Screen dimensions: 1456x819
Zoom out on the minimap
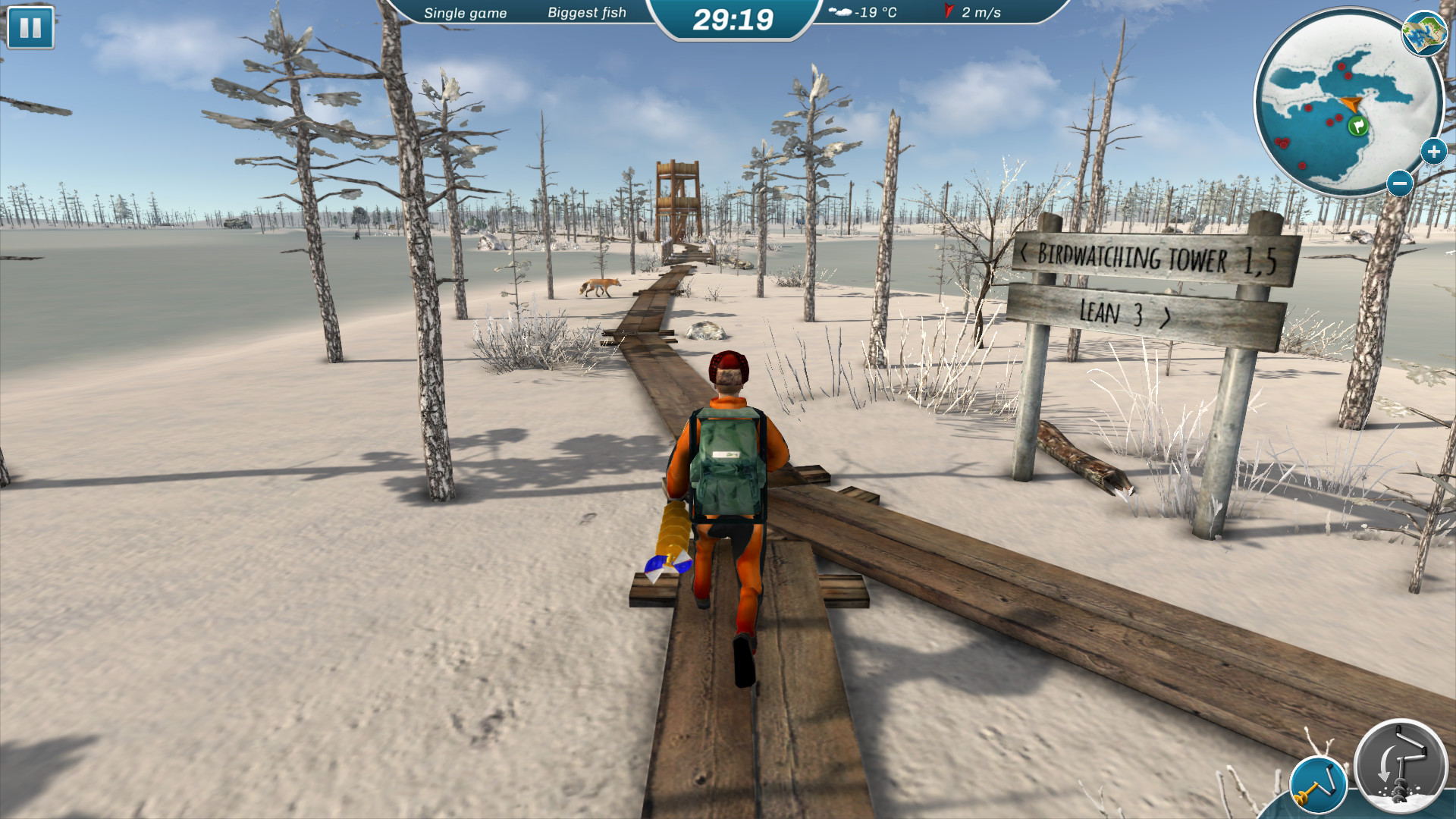click(x=1400, y=184)
